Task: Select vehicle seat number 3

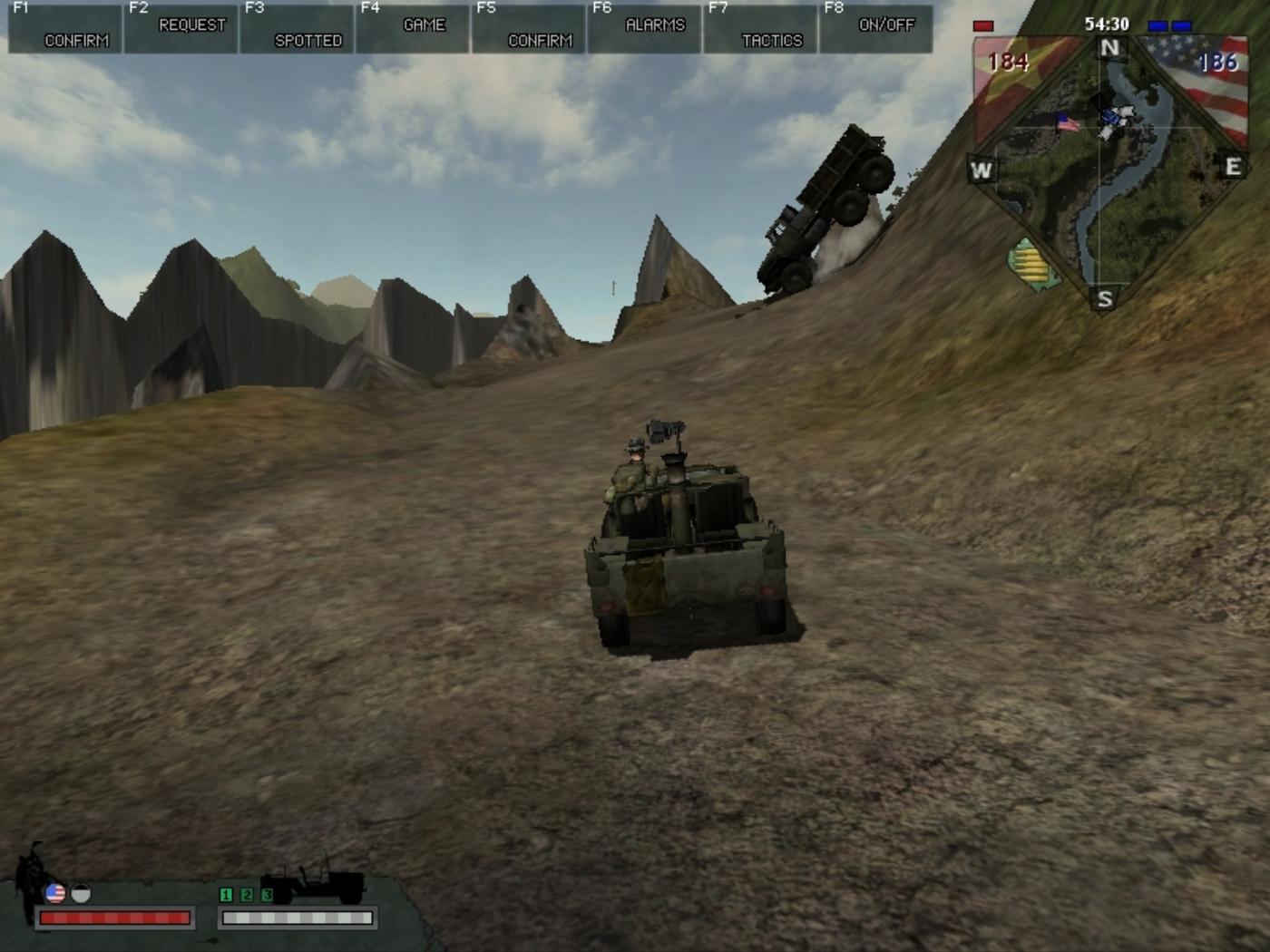Action: tap(267, 895)
